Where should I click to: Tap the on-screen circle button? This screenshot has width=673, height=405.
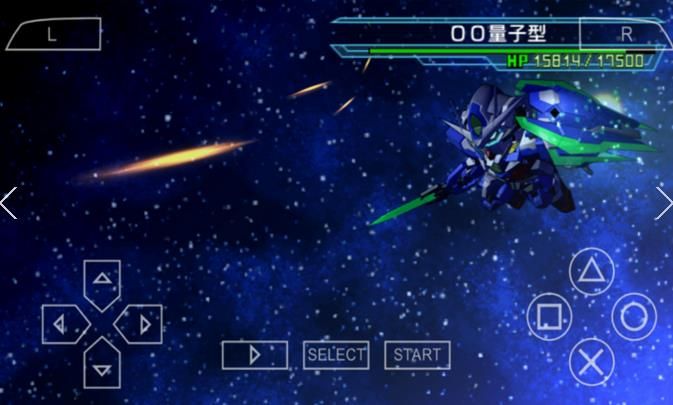coord(634,317)
